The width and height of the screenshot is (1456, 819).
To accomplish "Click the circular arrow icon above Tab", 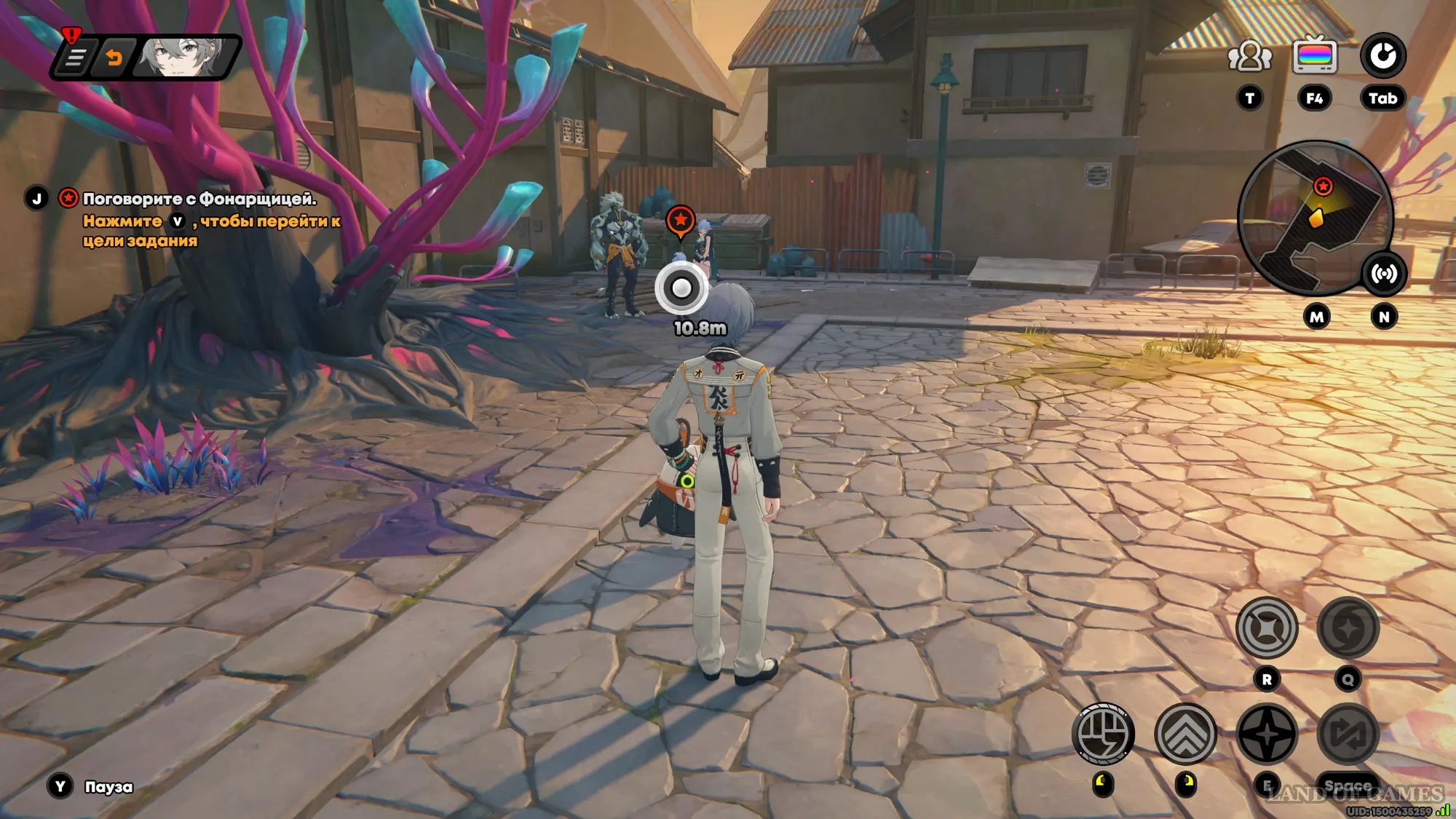I will [x=1382, y=56].
